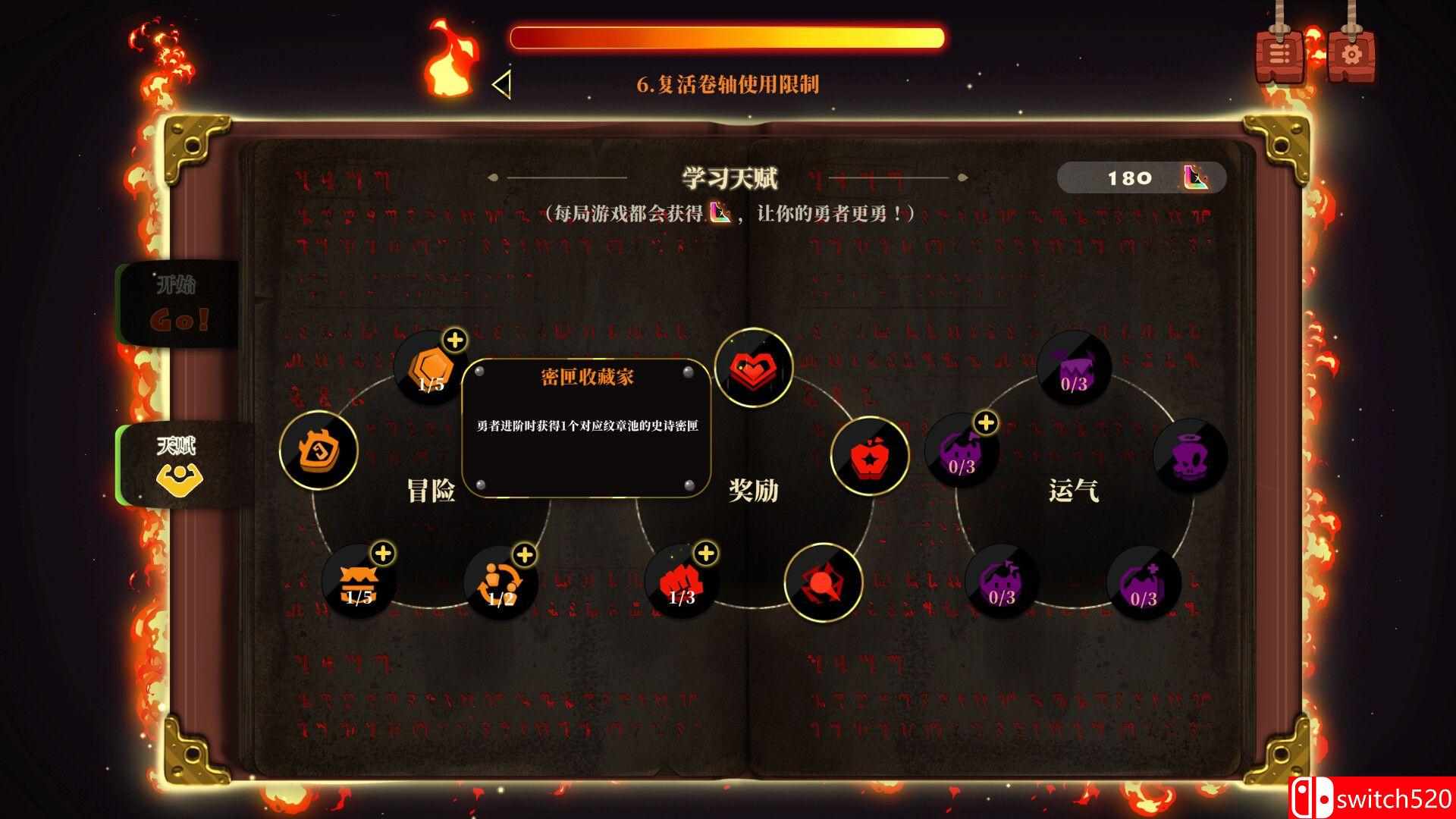Image resolution: width=1456 pixels, height=819 pixels.
Task: Click the red apple talent node
Action: 872,455
